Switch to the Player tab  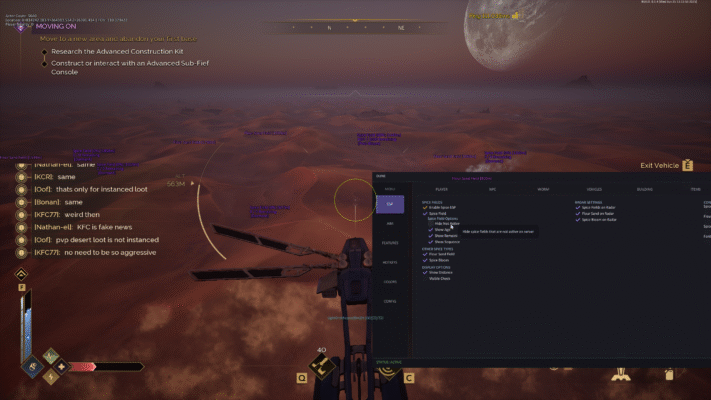(441, 189)
